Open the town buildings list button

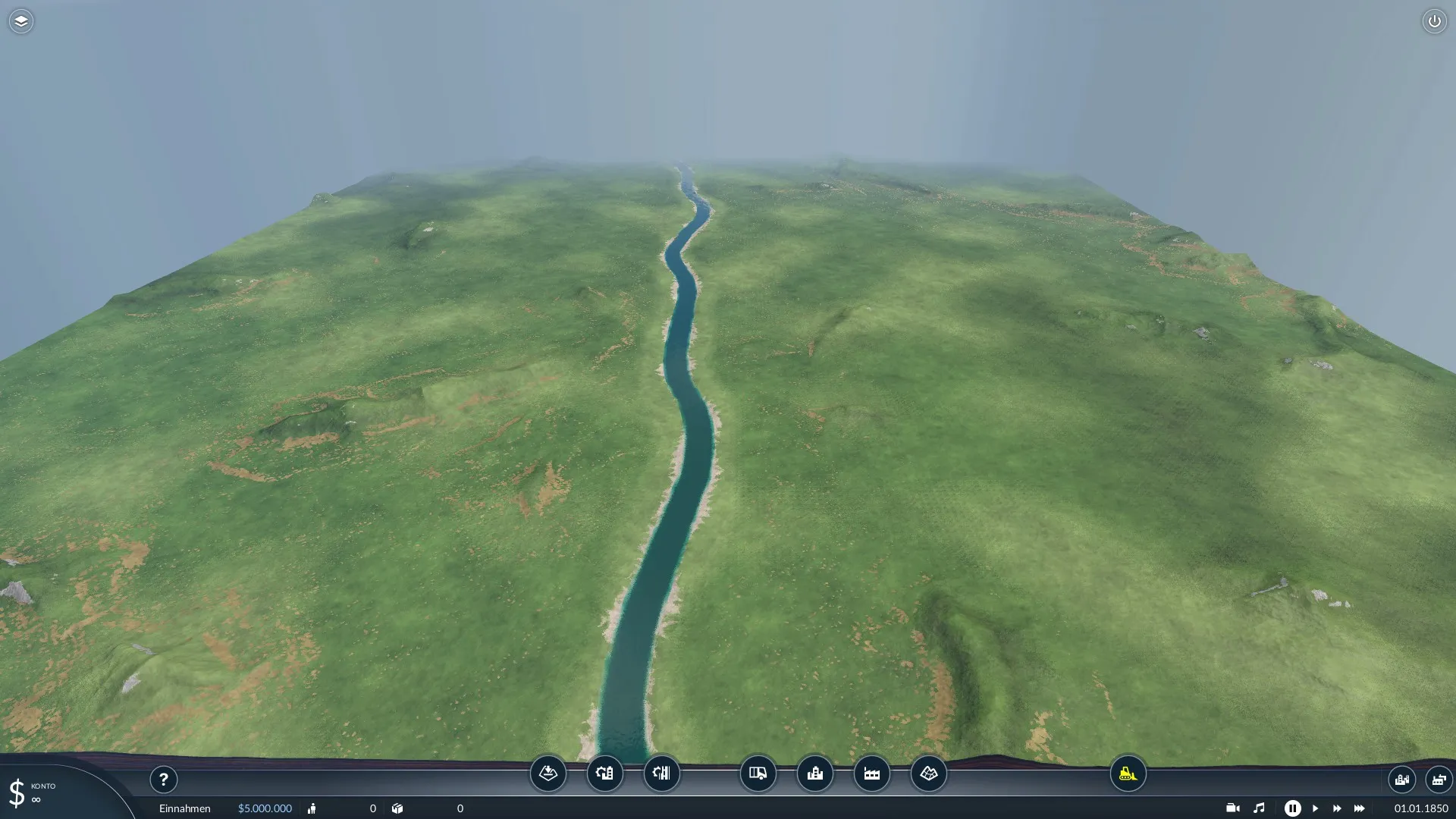tap(1401, 780)
